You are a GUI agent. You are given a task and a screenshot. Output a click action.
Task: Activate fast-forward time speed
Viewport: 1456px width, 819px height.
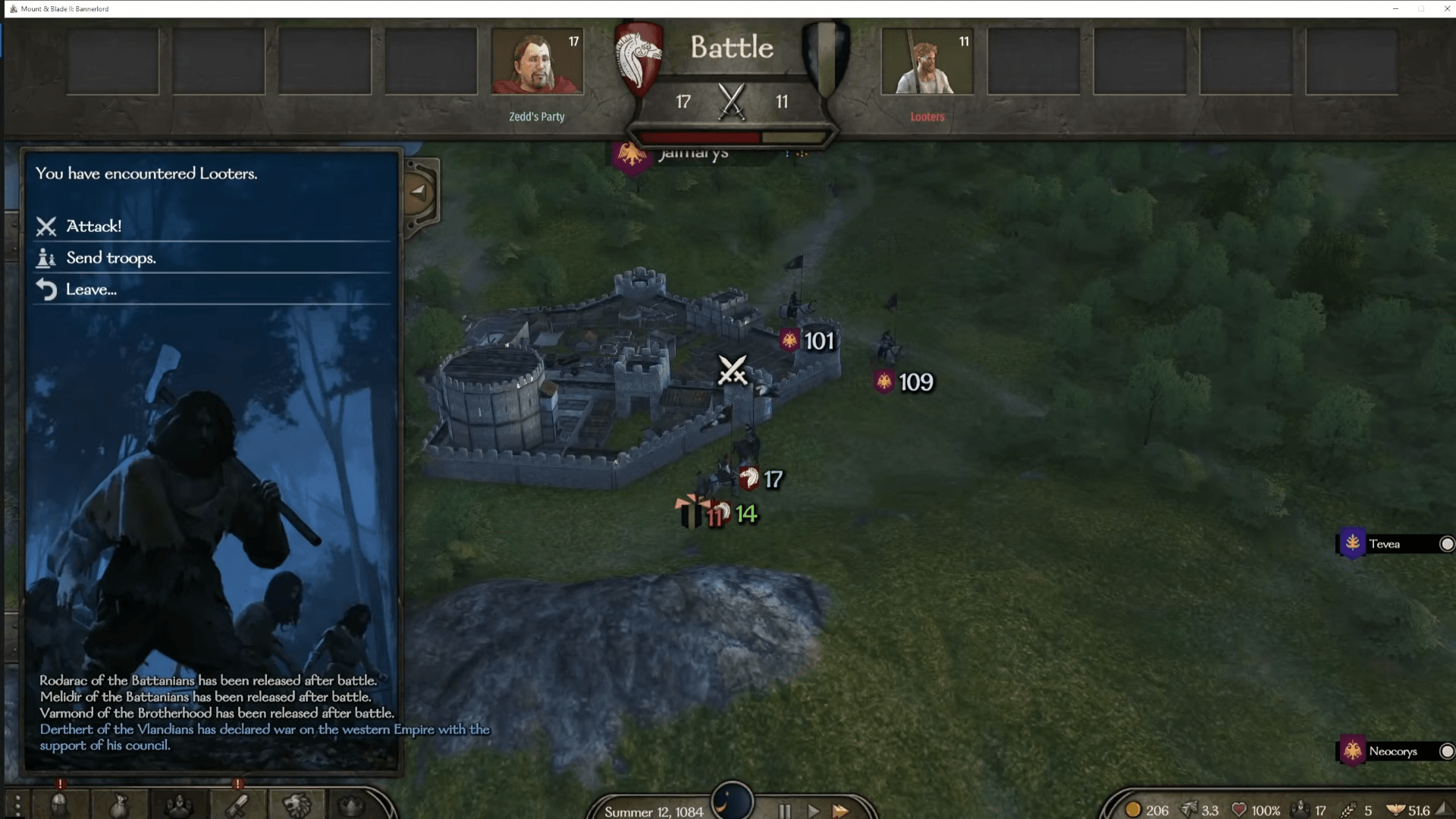[840, 811]
